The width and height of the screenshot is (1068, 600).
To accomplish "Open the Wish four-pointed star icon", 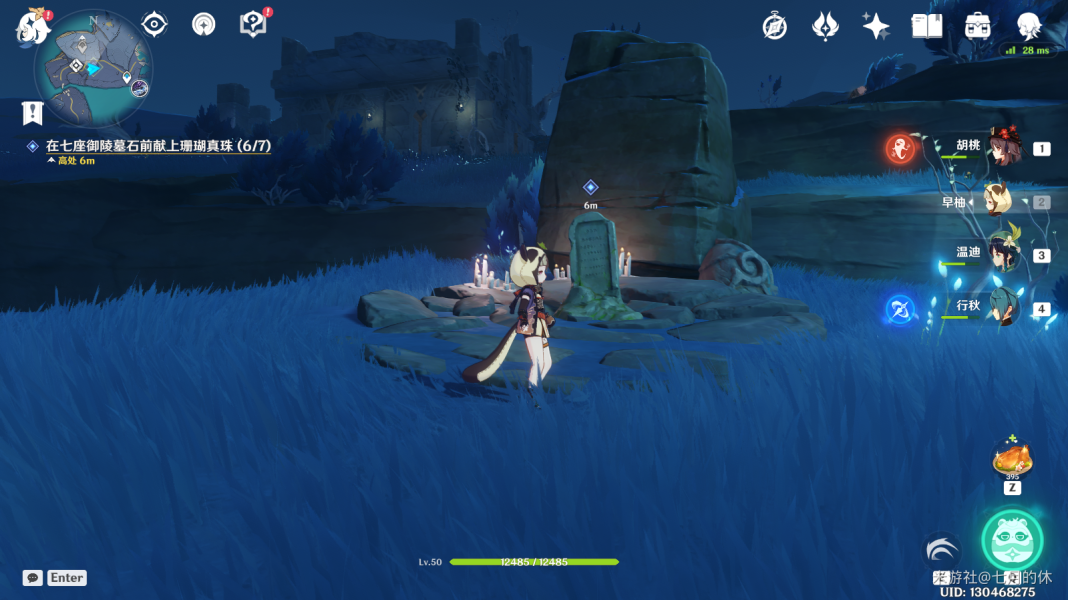I will tap(876, 27).
